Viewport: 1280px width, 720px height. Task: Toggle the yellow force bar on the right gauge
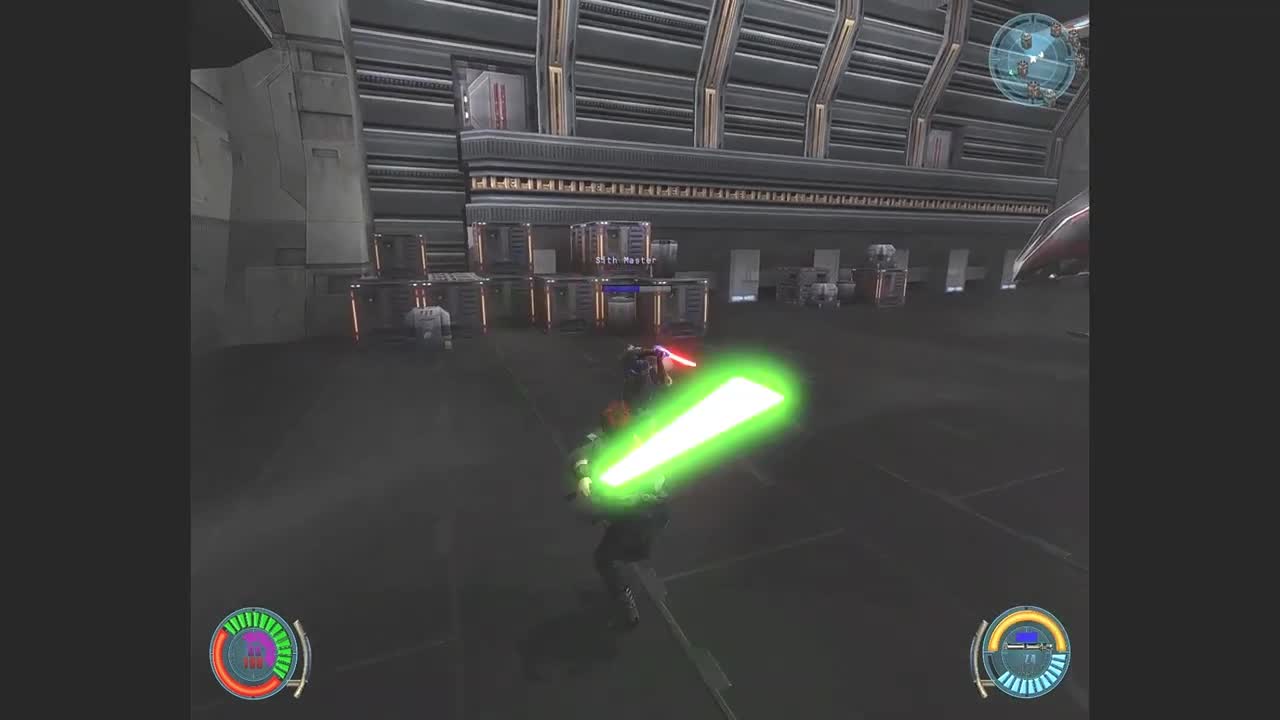tap(1027, 615)
